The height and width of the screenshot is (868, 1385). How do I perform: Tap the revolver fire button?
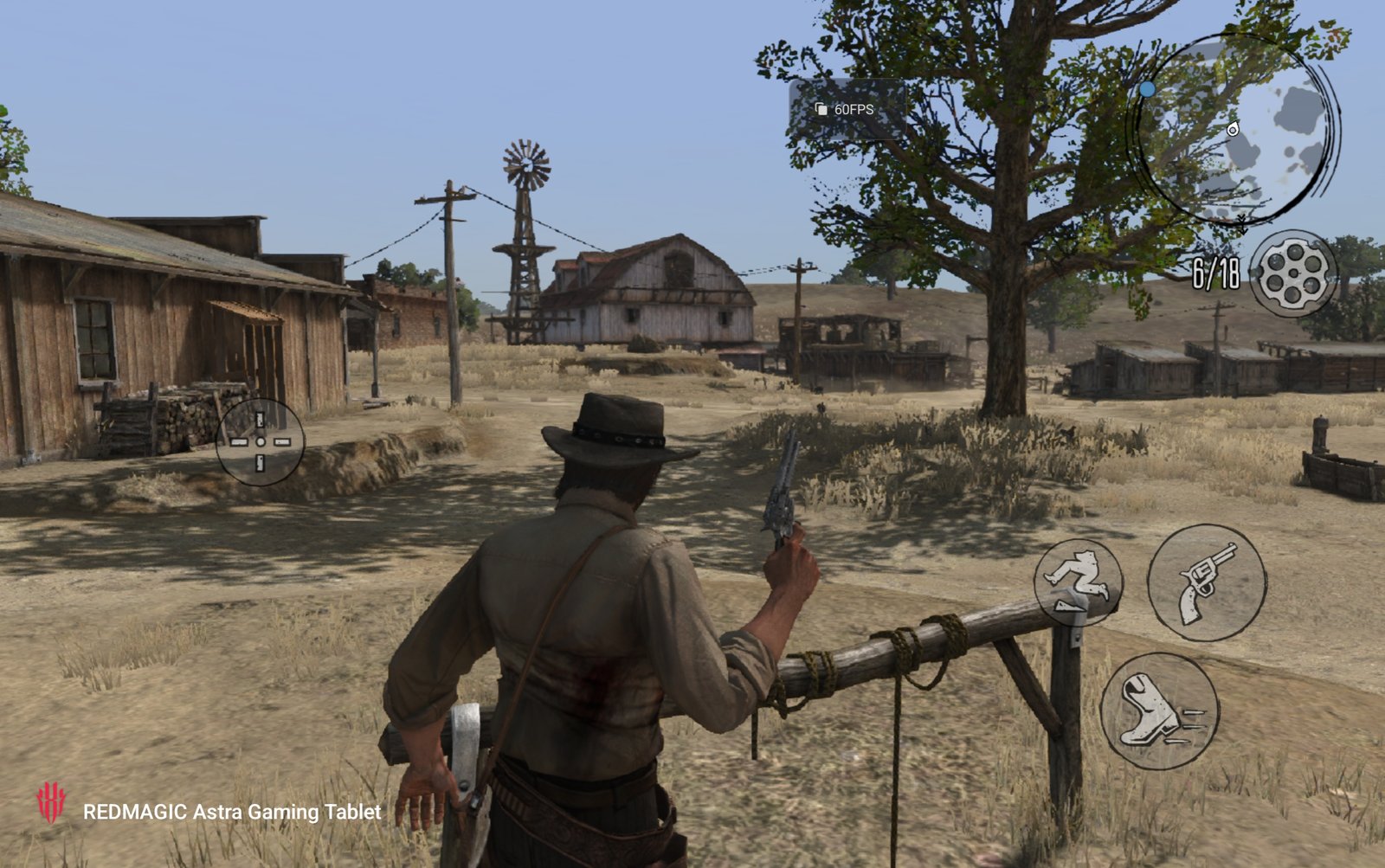1207,582
